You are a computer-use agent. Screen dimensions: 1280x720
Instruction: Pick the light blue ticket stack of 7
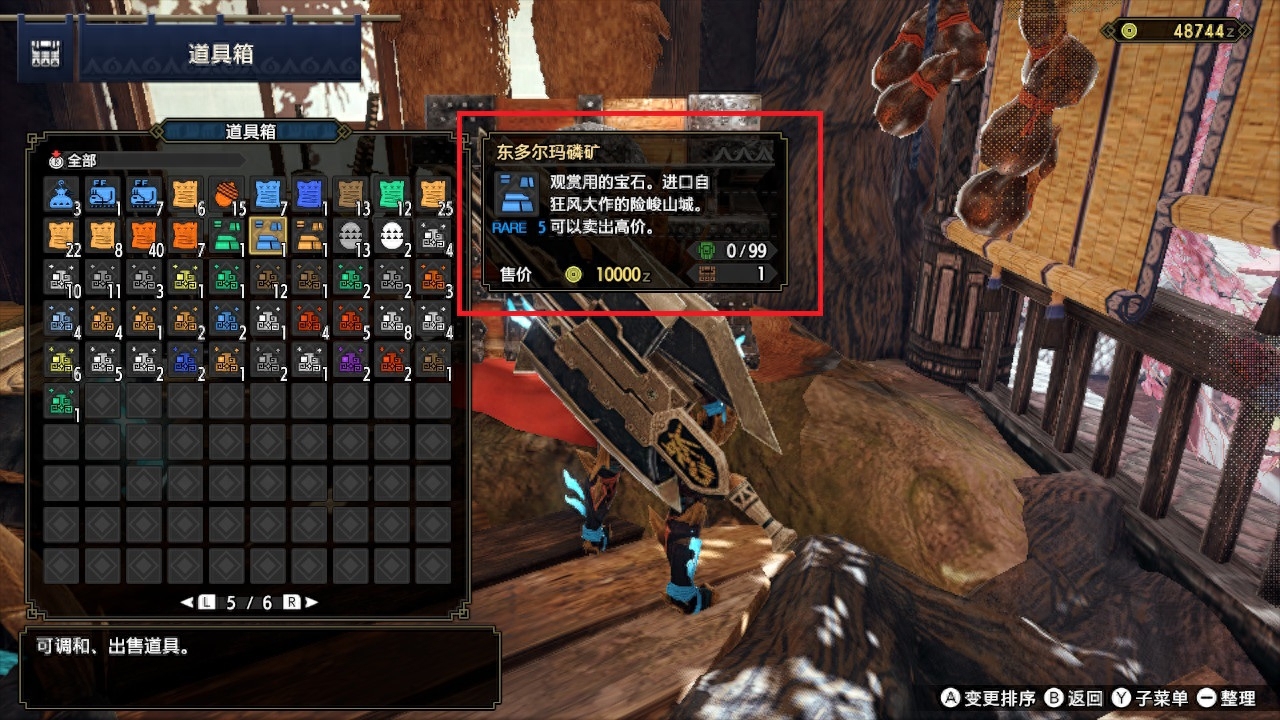[x=268, y=193]
